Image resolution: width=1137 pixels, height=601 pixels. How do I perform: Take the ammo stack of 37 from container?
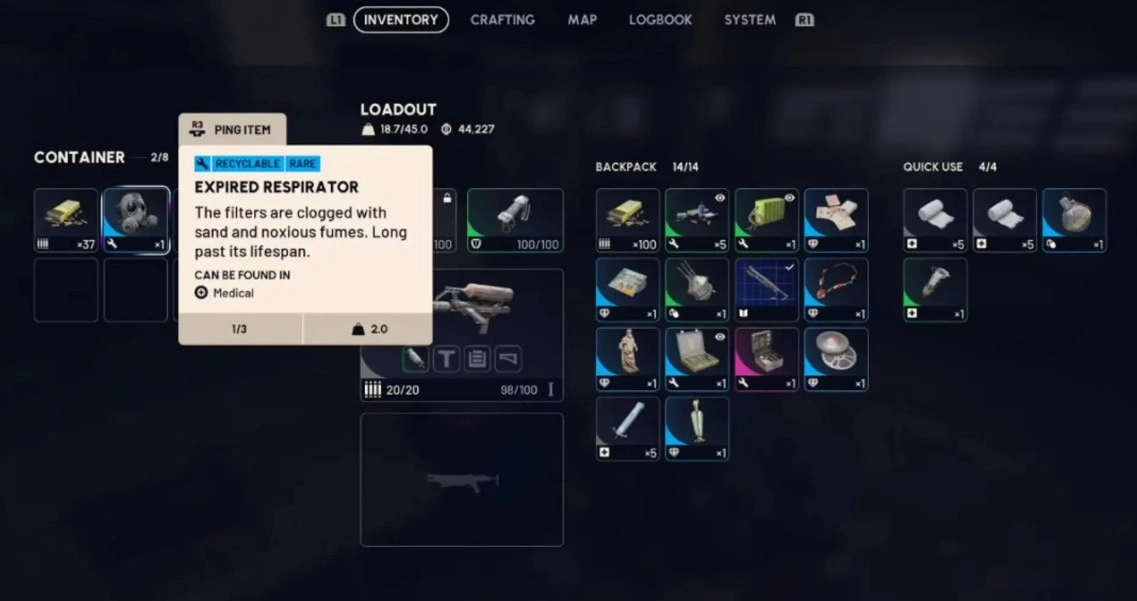(66, 220)
